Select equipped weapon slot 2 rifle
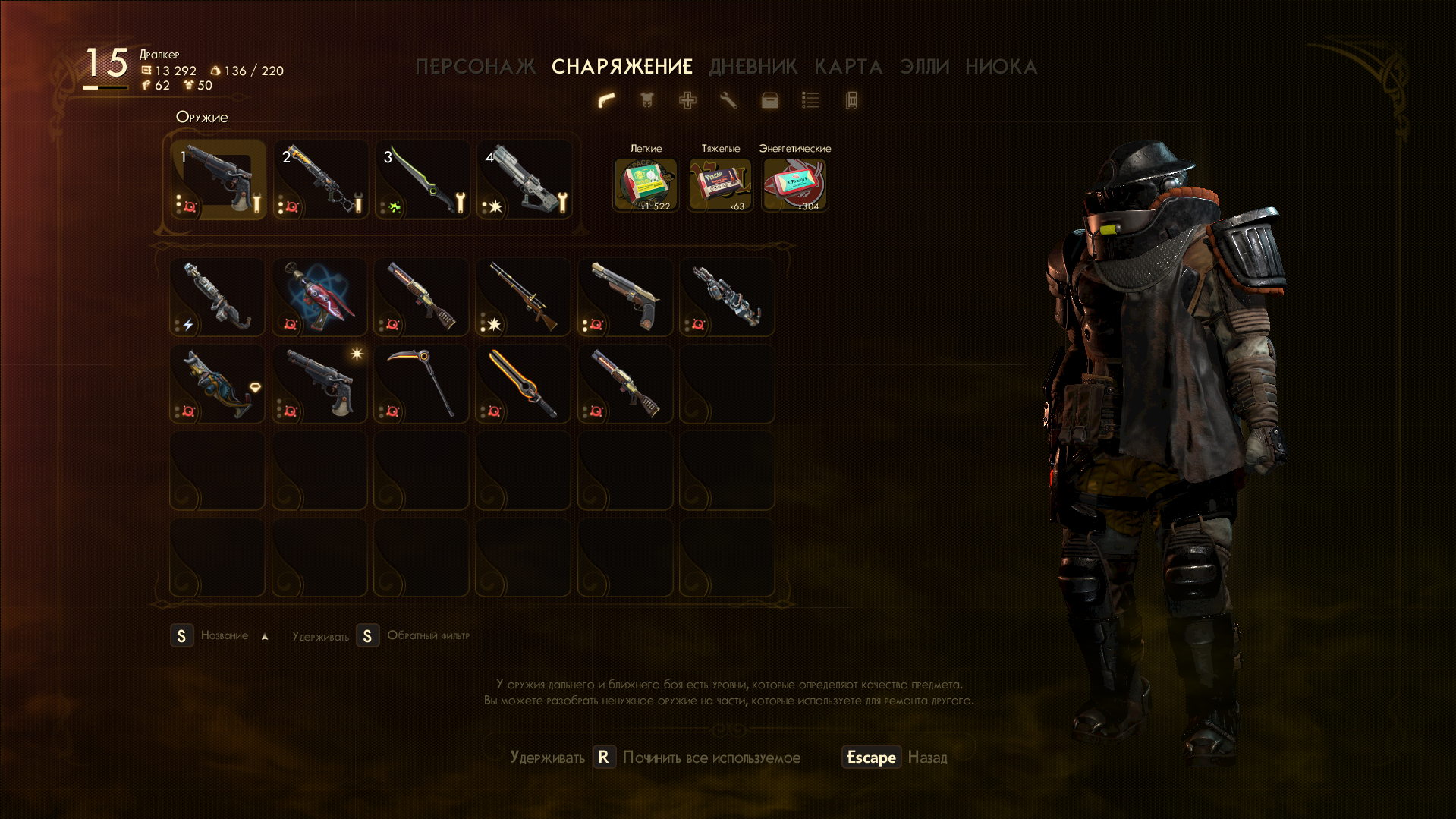The height and width of the screenshot is (819, 1456). coord(320,179)
